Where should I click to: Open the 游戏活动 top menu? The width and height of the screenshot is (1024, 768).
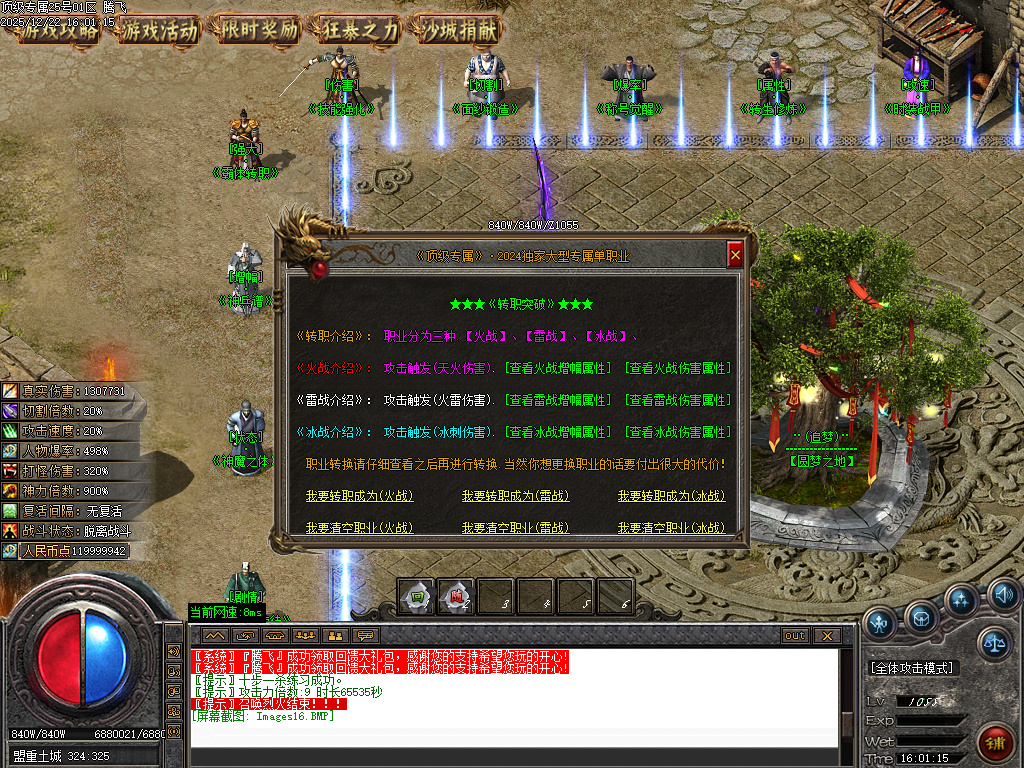pyautogui.click(x=160, y=30)
